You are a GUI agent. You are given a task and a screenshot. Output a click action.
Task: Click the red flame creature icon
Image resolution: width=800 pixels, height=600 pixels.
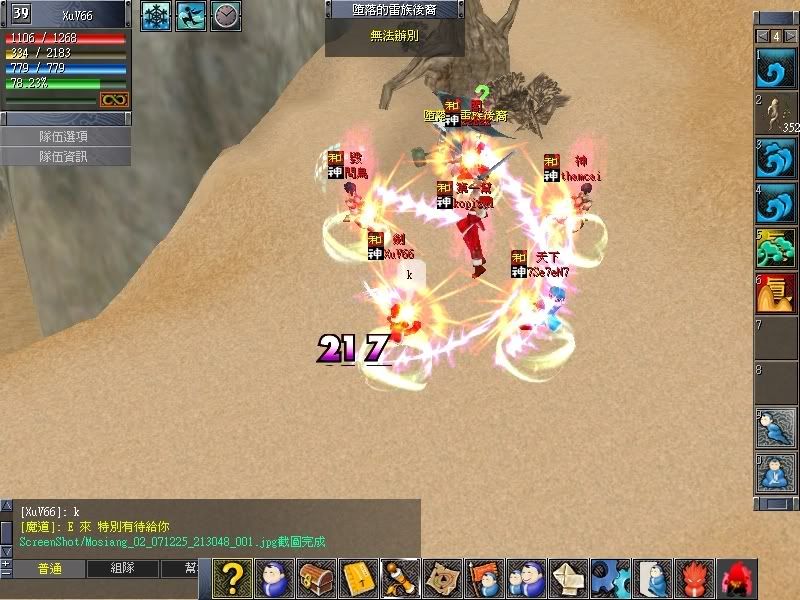tap(692, 578)
